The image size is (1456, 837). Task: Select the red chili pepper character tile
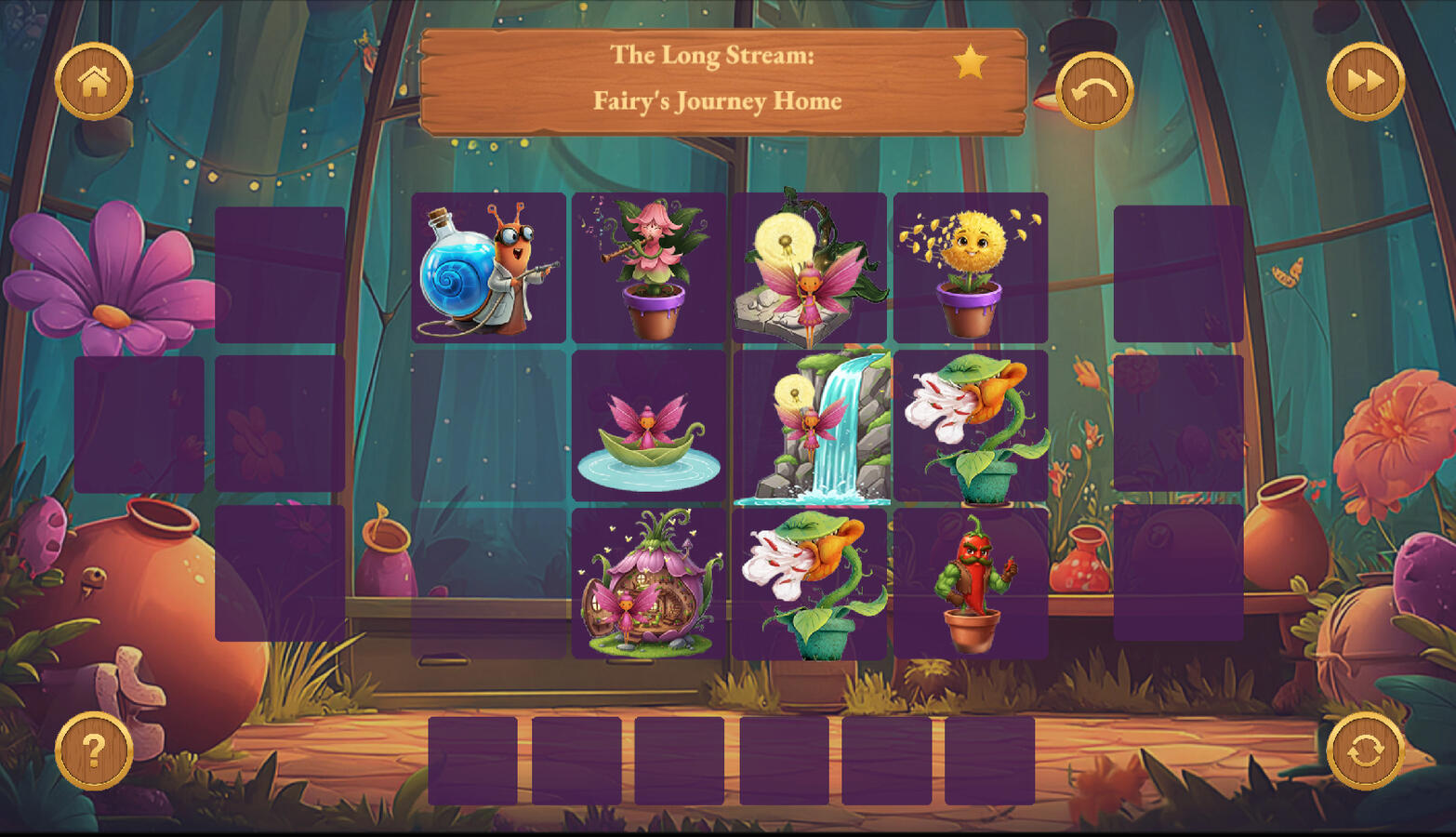click(970, 583)
